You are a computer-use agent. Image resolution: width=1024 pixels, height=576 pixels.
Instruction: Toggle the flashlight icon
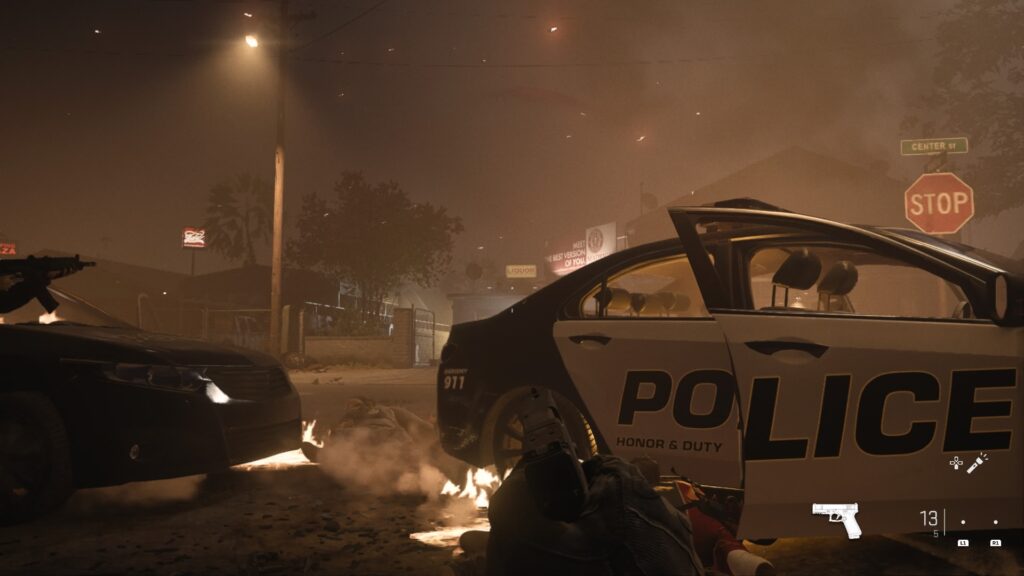pos(977,463)
